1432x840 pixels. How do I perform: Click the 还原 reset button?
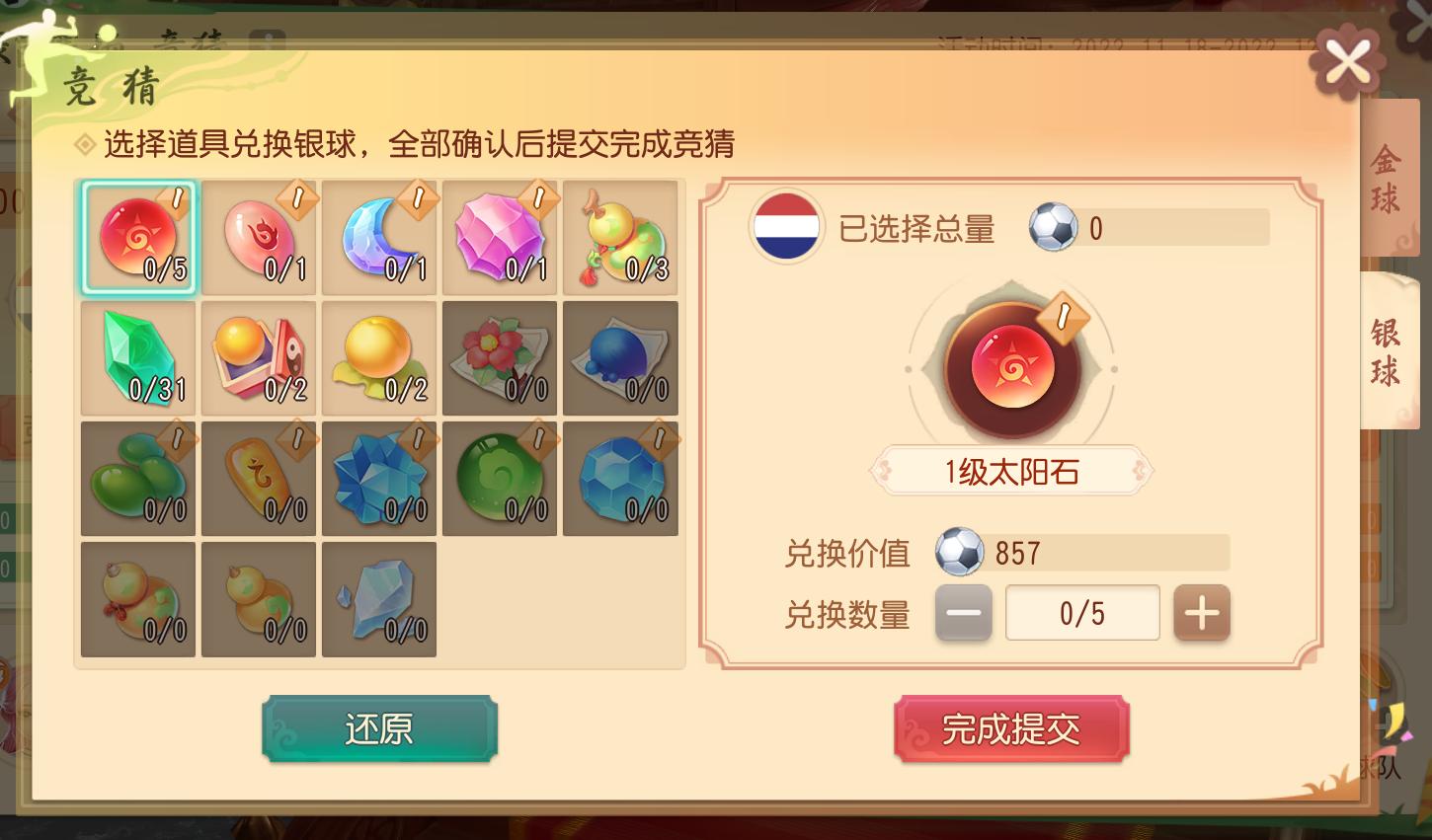(379, 728)
